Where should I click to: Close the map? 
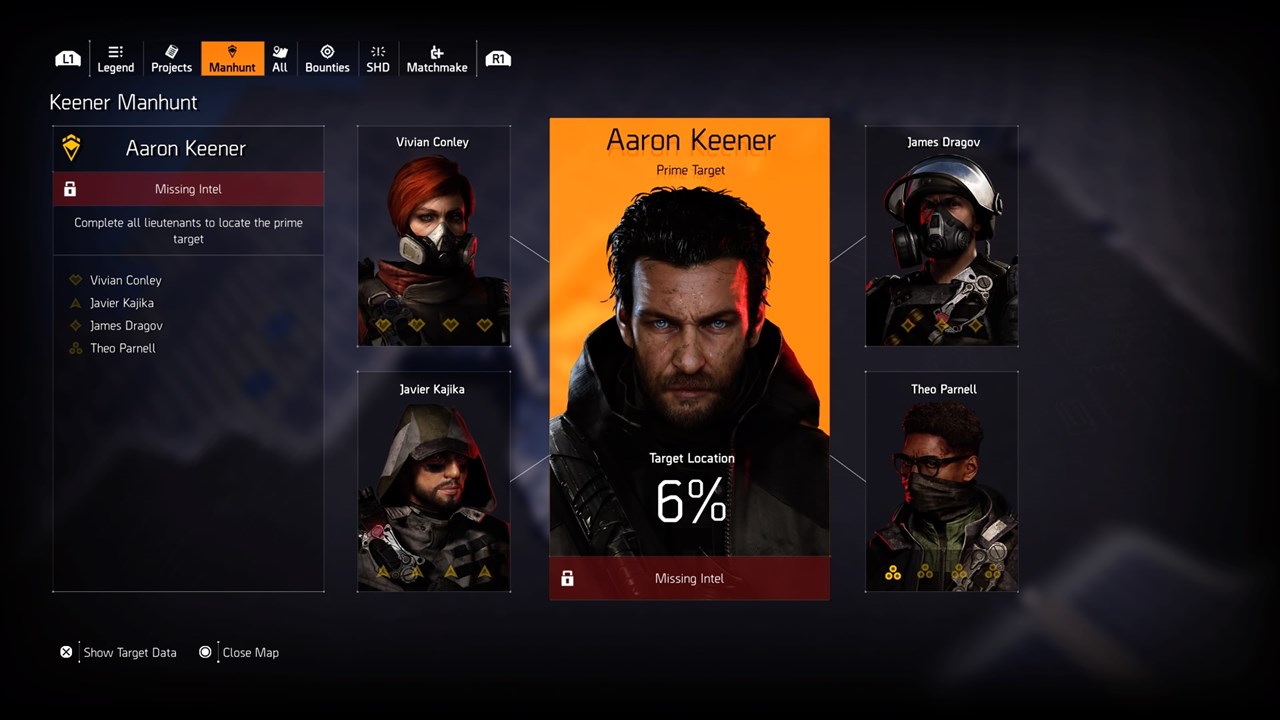(x=250, y=652)
